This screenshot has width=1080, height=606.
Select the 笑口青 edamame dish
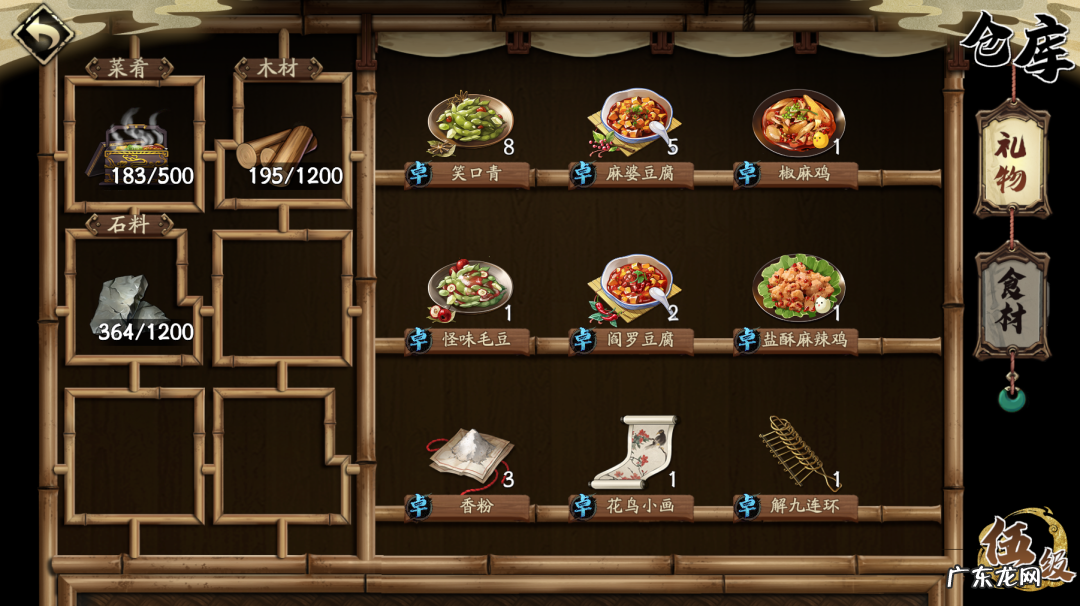pyautogui.click(x=469, y=125)
